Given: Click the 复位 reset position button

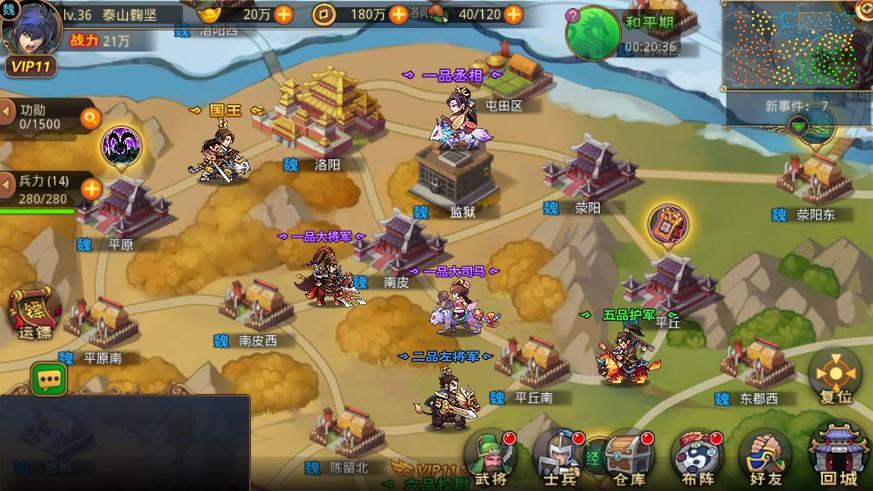Looking at the screenshot, I should pyautogui.click(x=834, y=375).
